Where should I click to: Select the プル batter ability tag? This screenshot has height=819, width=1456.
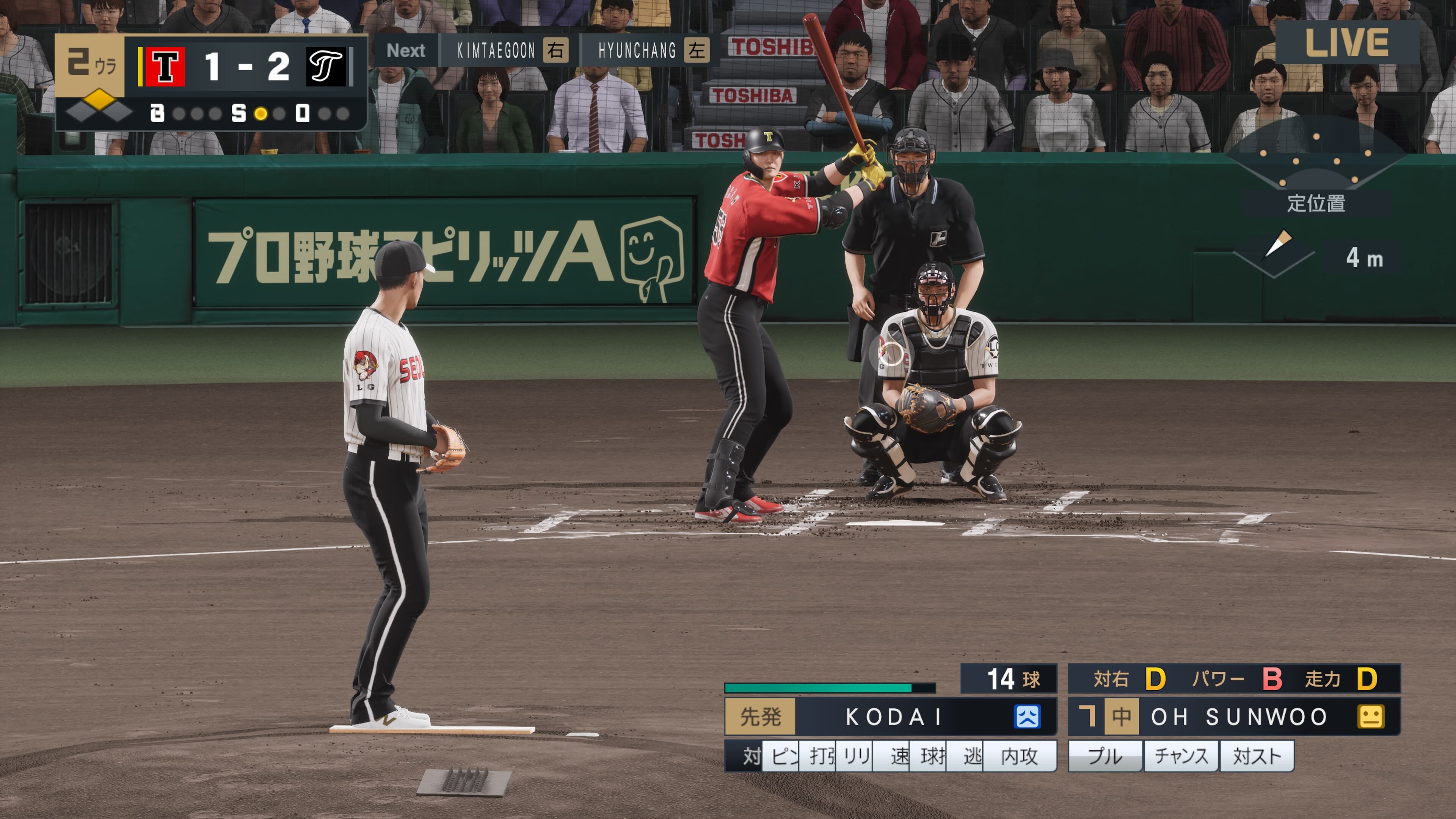(x=1105, y=756)
